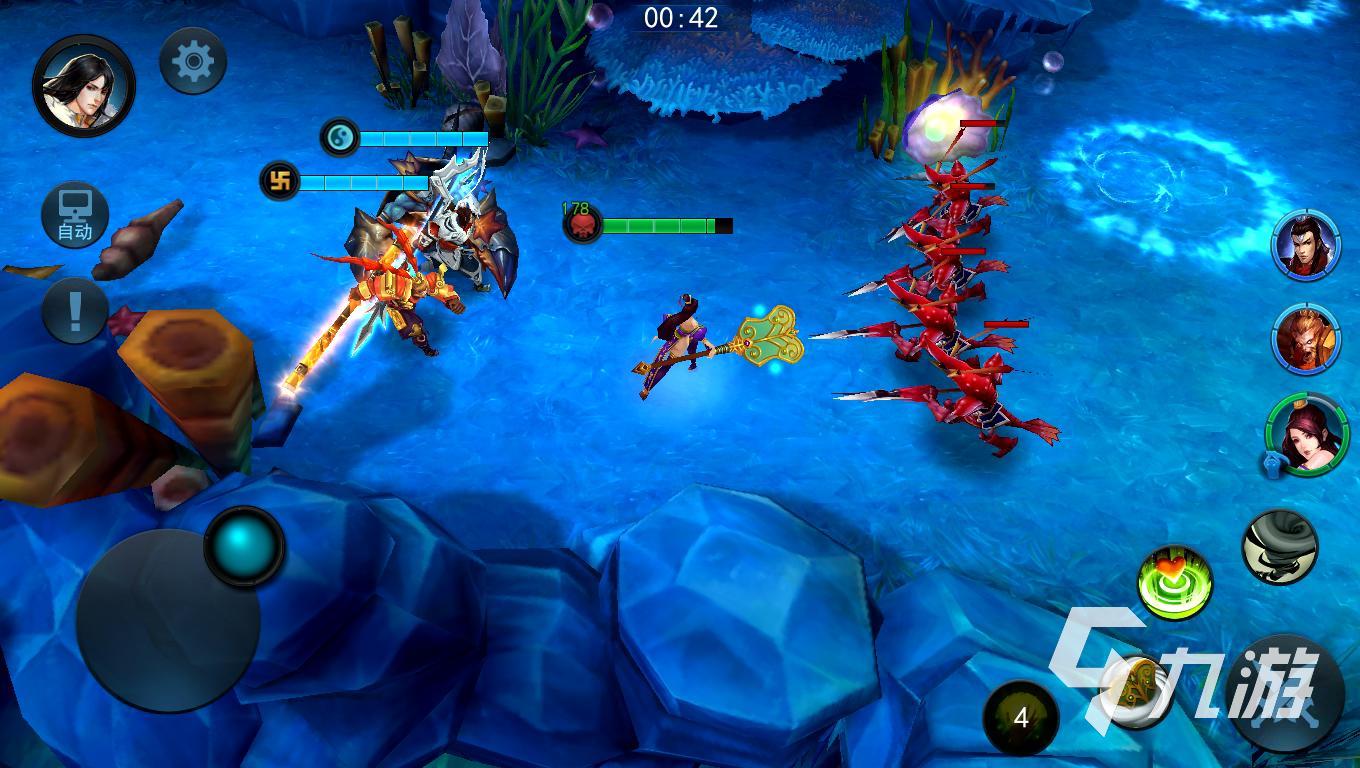This screenshot has width=1360, height=768.
Task: Activate the golden fan skill
Action: (1136, 690)
